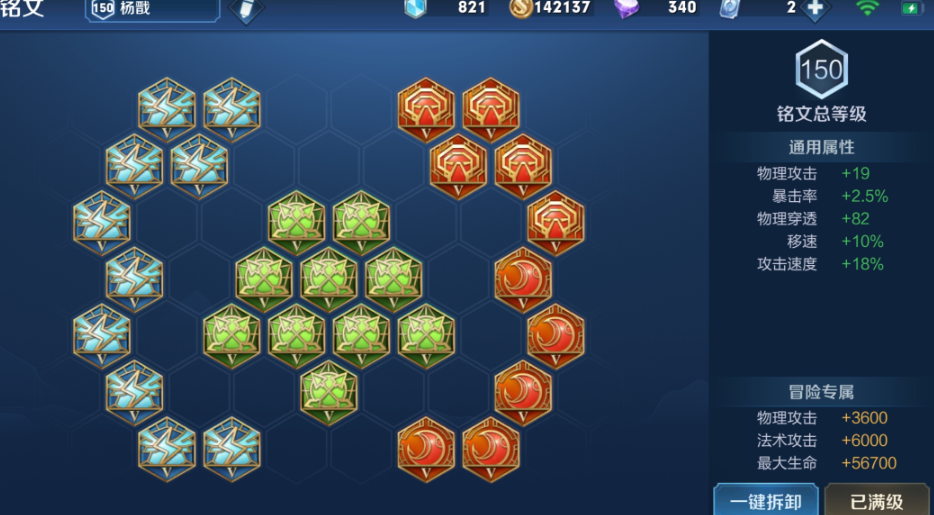Tap the plus button beside the ticket count

pos(815,9)
